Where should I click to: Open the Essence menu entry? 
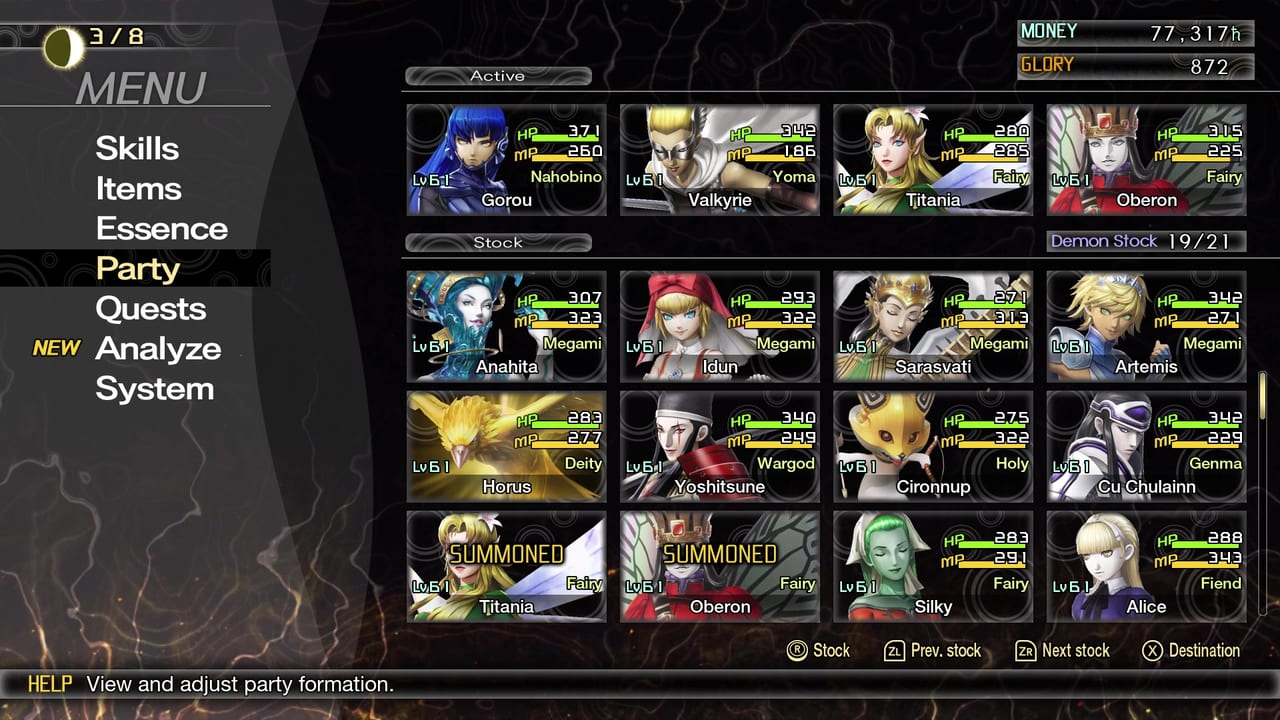(x=160, y=228)
